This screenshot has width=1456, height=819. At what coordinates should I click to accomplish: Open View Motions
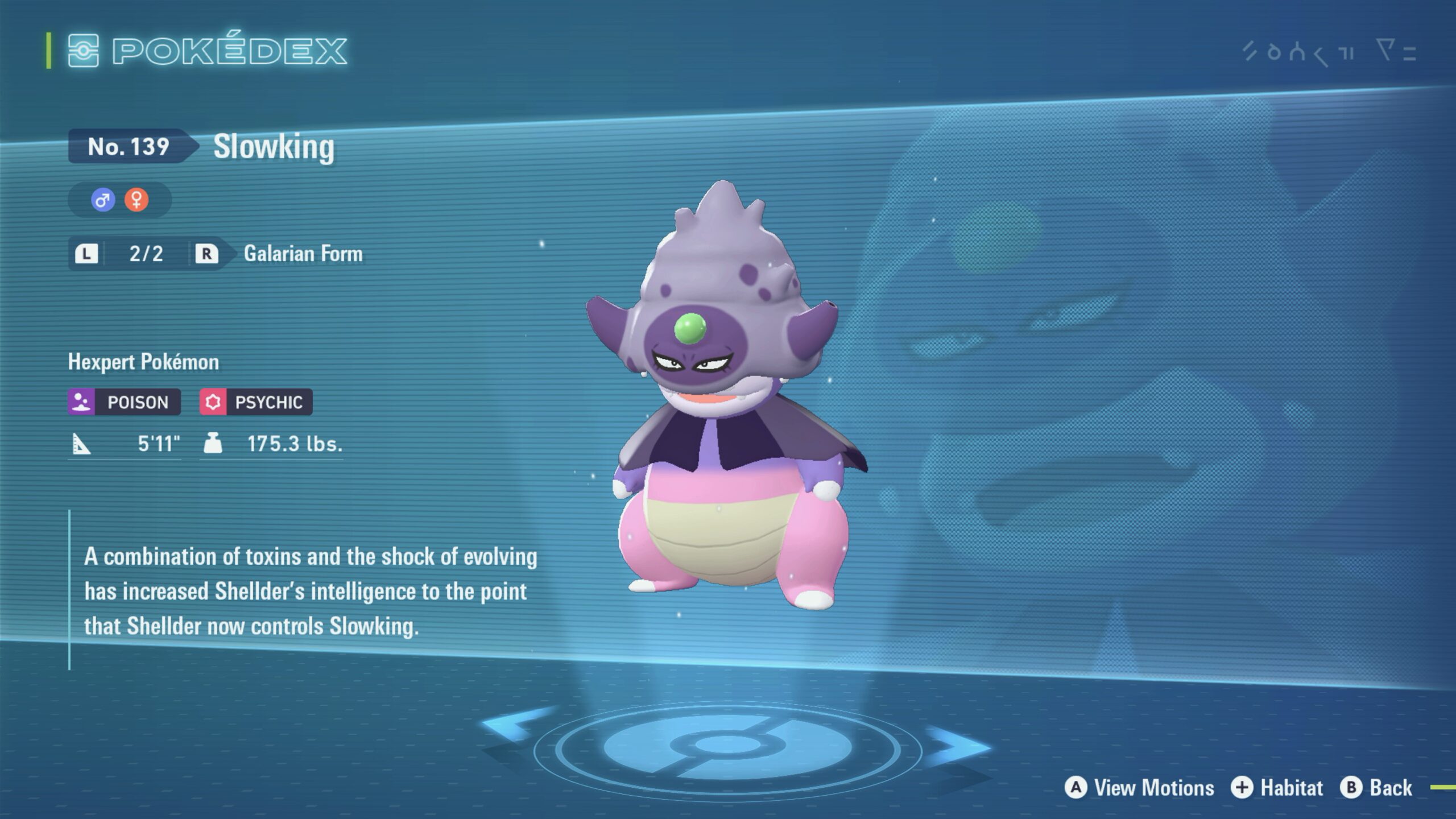point(1140,788)
